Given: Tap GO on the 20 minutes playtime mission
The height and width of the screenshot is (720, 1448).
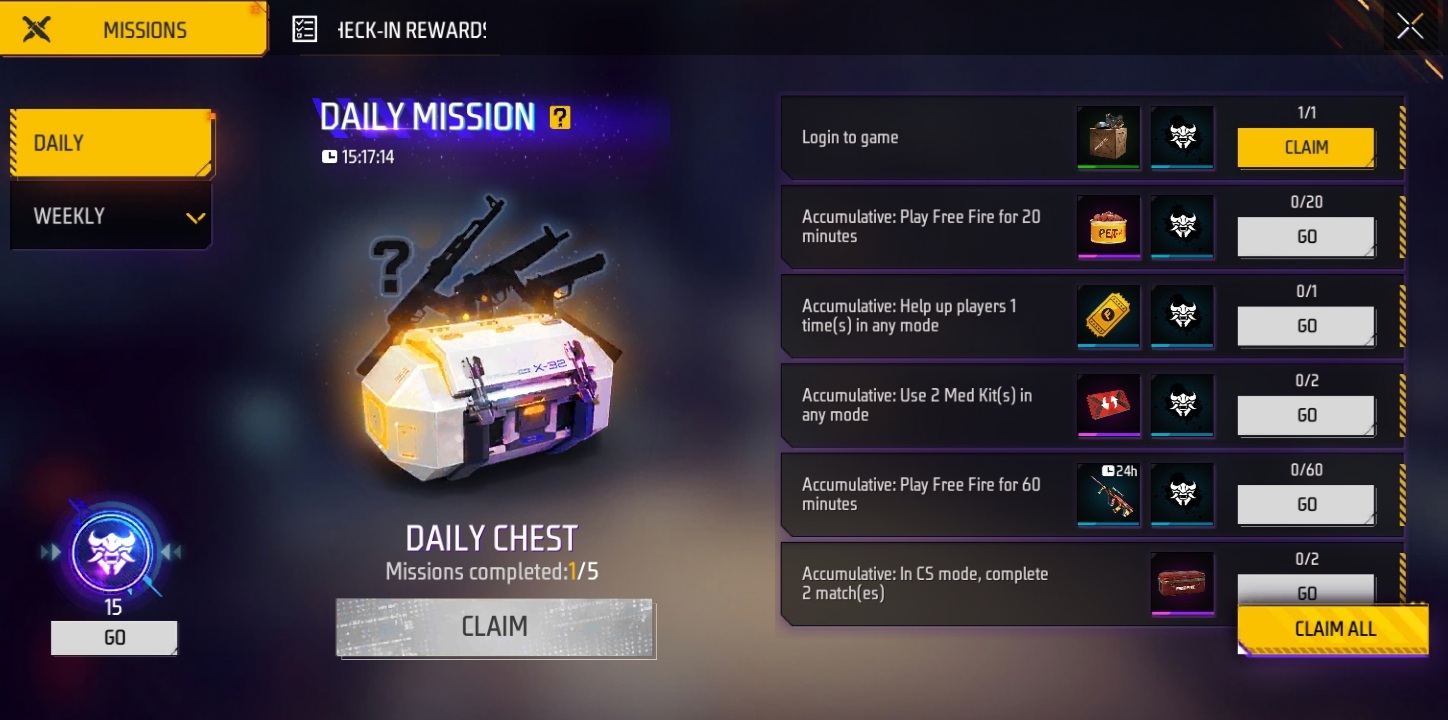Looking at the screenshot, I should 1306,236.
